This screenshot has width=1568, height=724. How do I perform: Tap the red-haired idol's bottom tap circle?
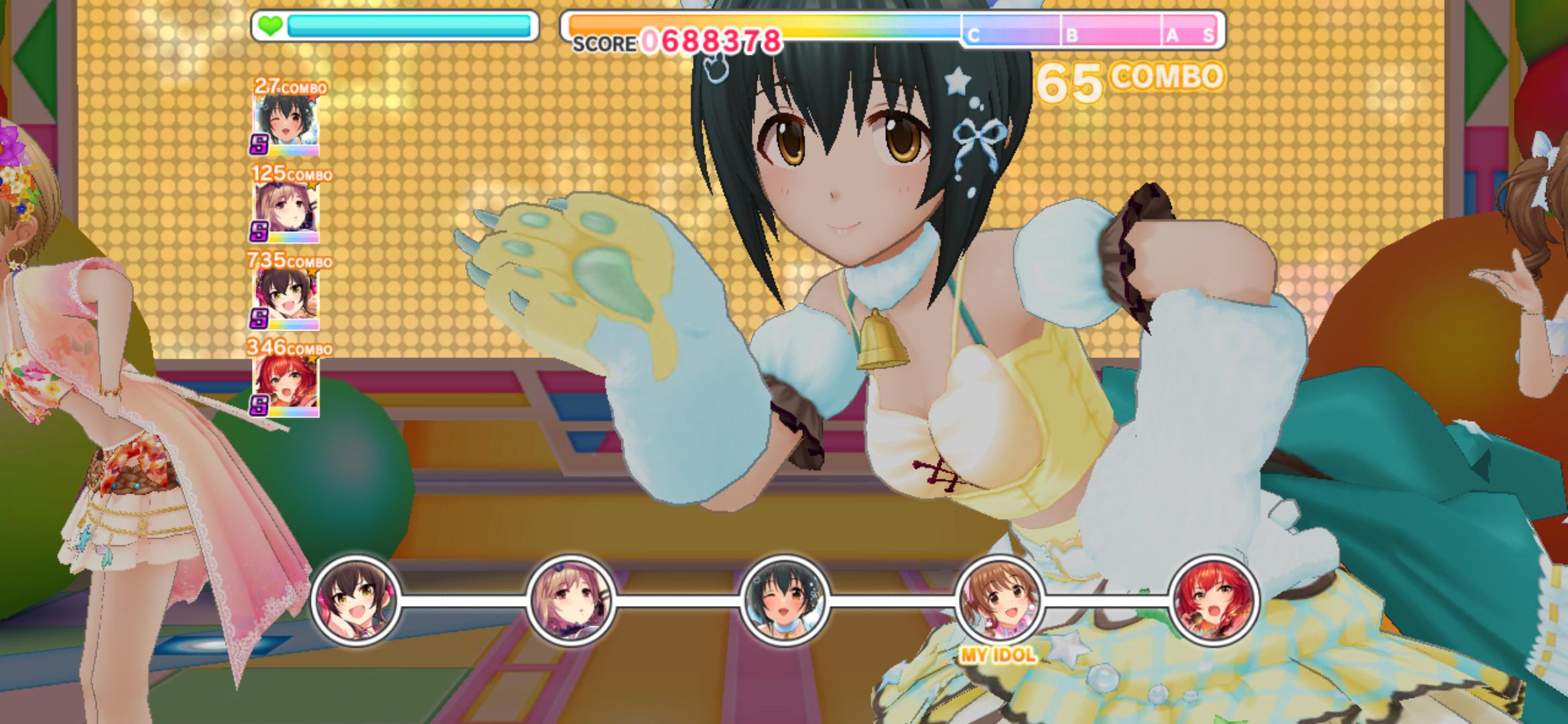click(1212, 599)
